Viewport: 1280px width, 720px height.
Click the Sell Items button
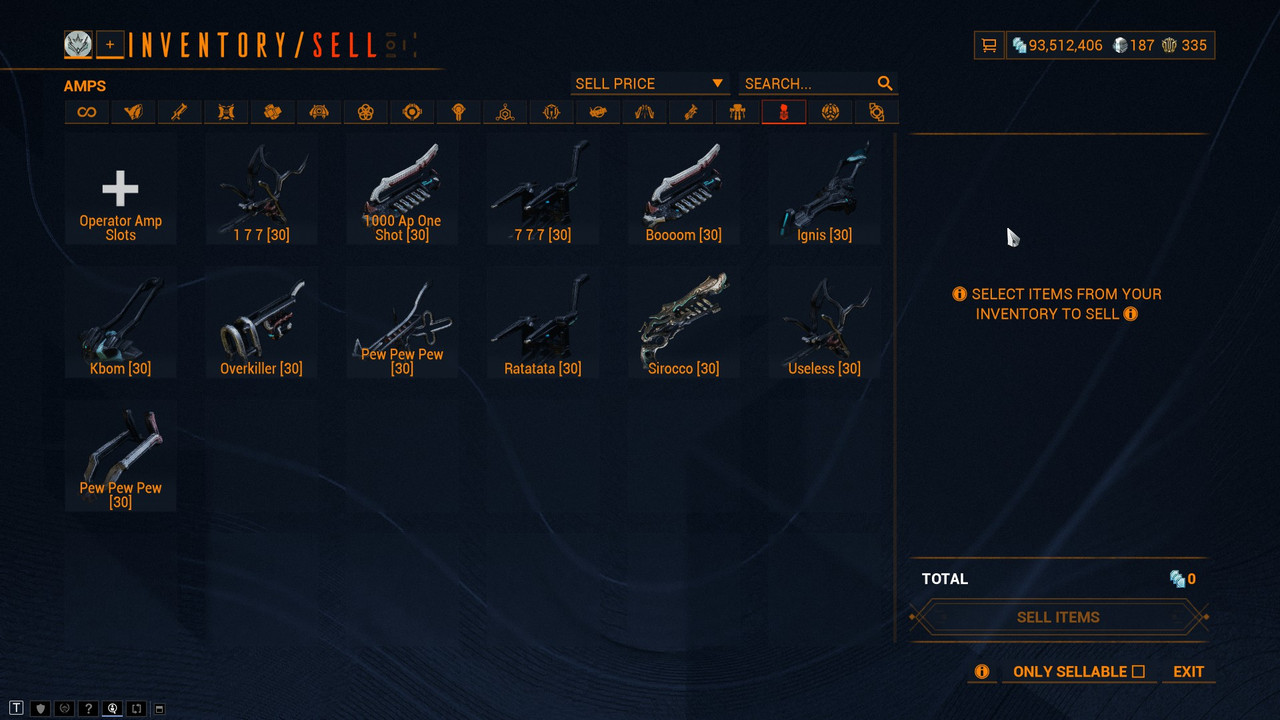pos(1058,617)
